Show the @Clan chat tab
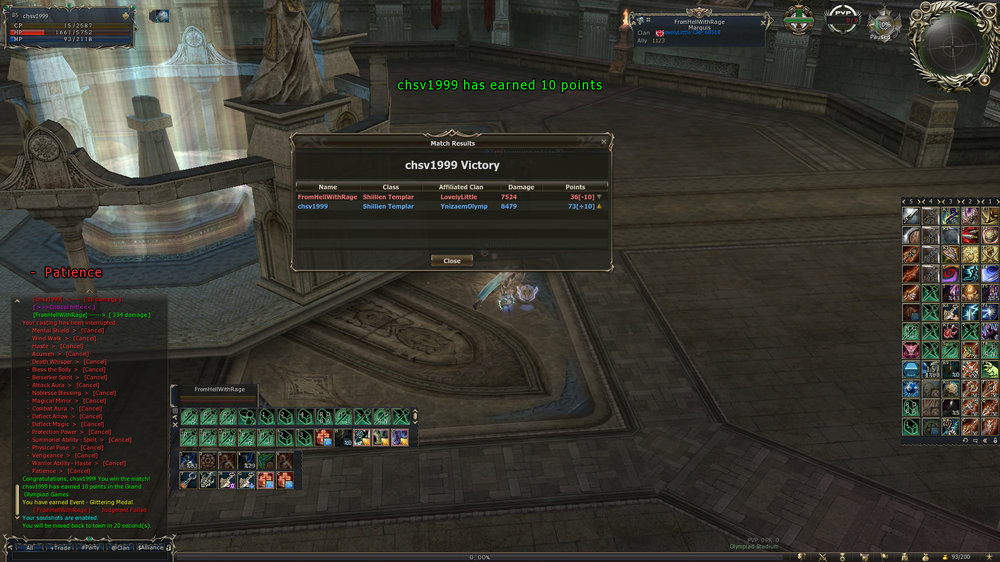The height and width of the screenshot is (562, 1000). [120, 547]
